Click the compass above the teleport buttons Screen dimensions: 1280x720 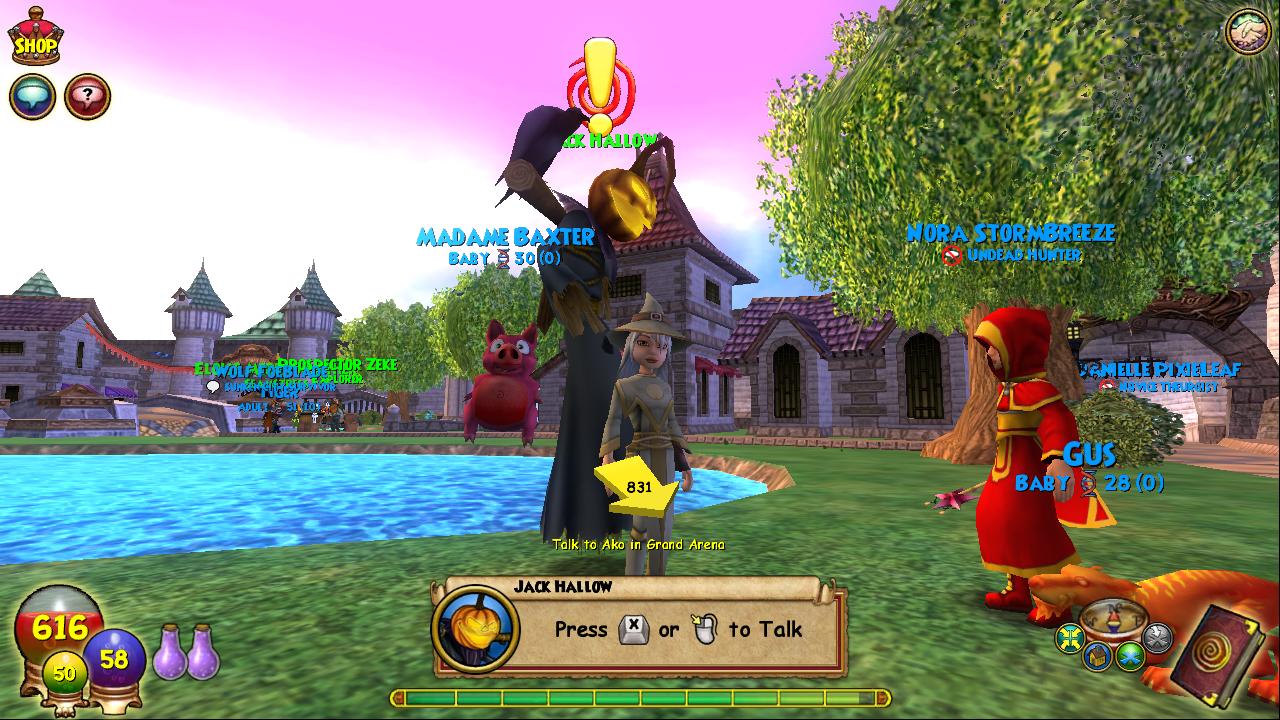(1114, 618)
